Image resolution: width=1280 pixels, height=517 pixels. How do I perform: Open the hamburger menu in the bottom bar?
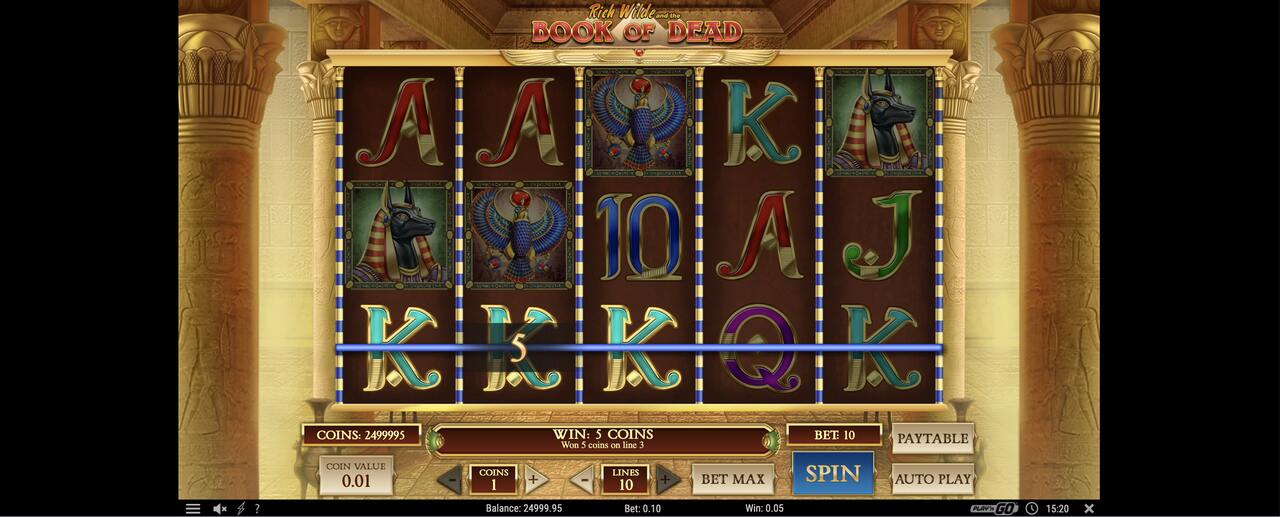(x=193, y=509)
